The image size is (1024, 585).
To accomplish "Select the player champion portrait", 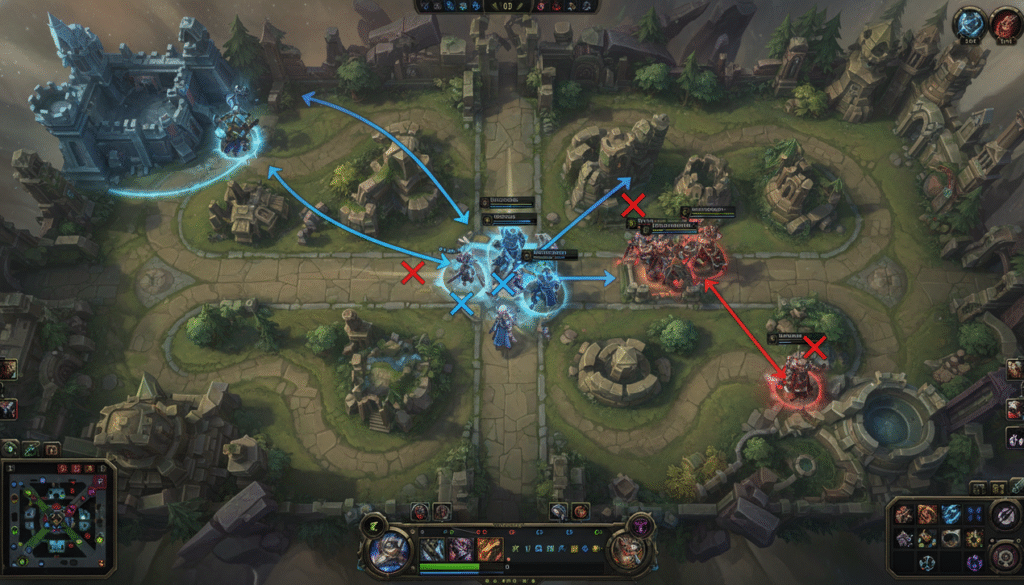I will pos(390,553).
